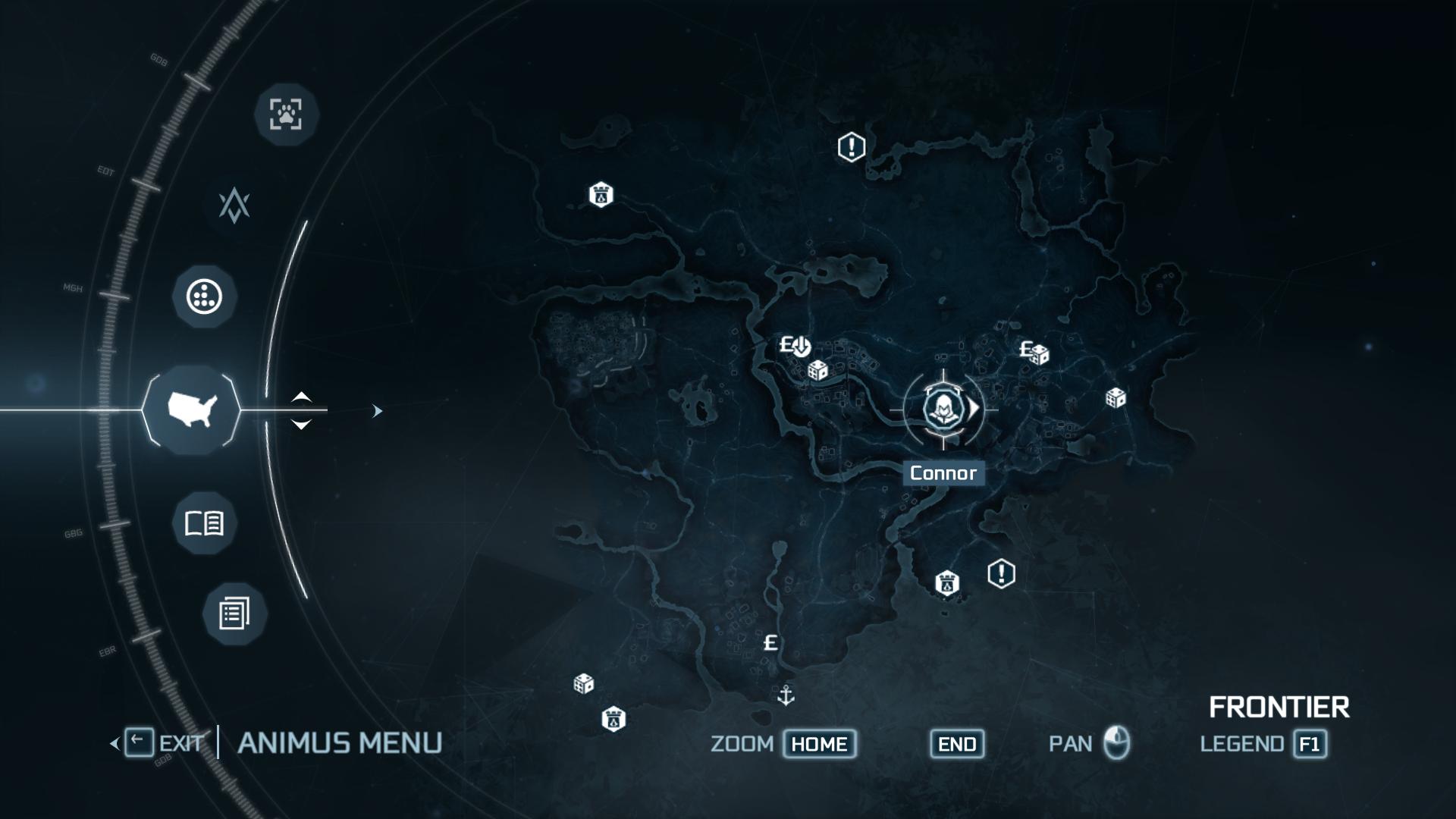
Task: Click the up arrow beside the map icon
Action: (301, 397)
